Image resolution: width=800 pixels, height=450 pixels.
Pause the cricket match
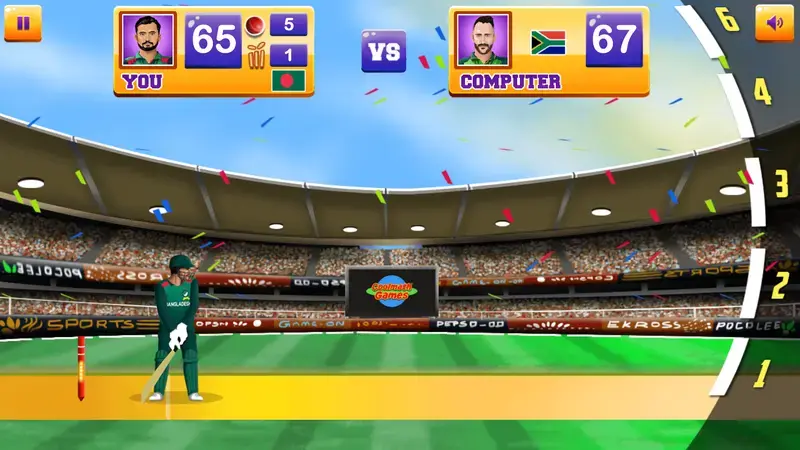23,23
